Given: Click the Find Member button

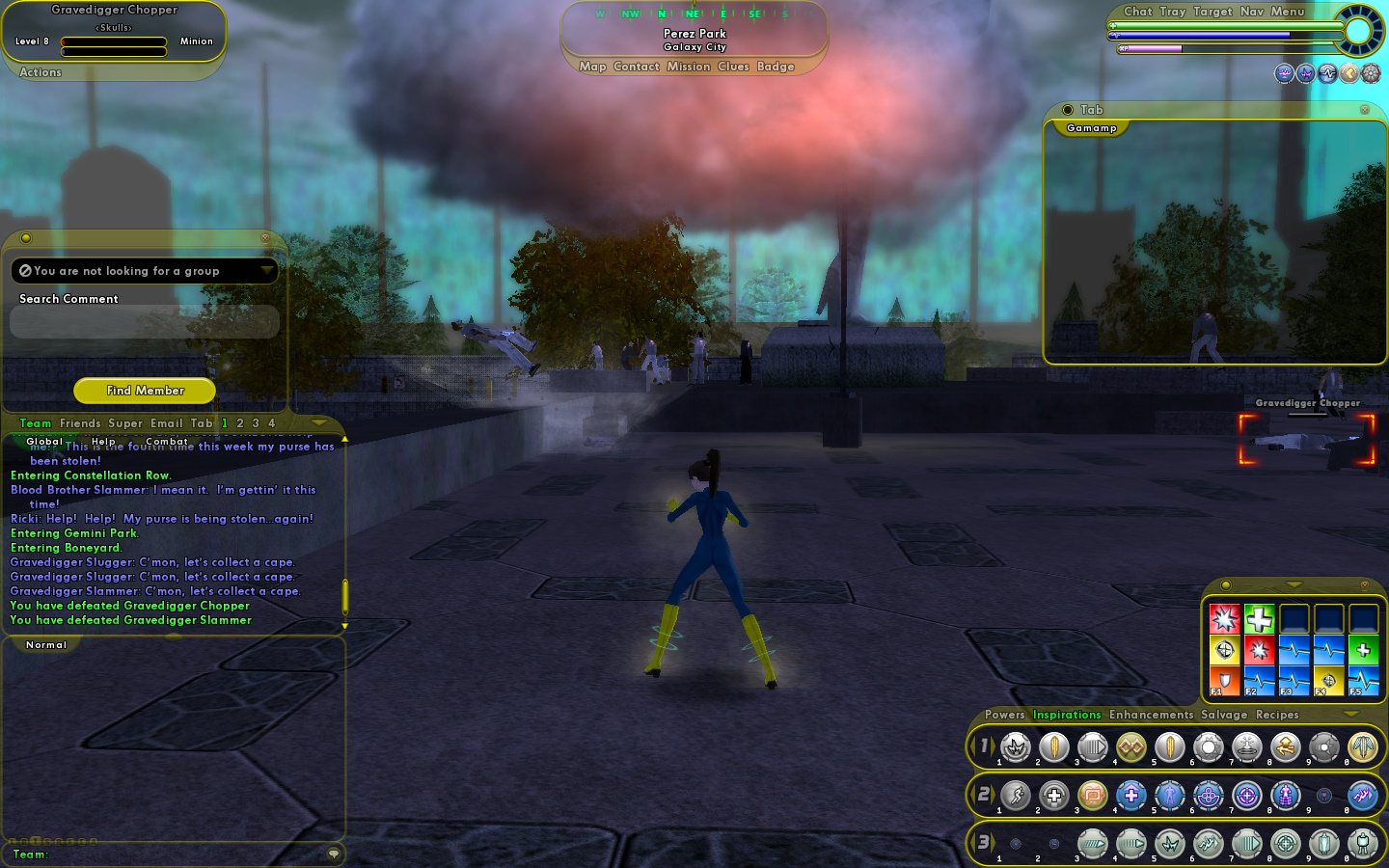Looking at the screenshot, I should click(145, 391).
